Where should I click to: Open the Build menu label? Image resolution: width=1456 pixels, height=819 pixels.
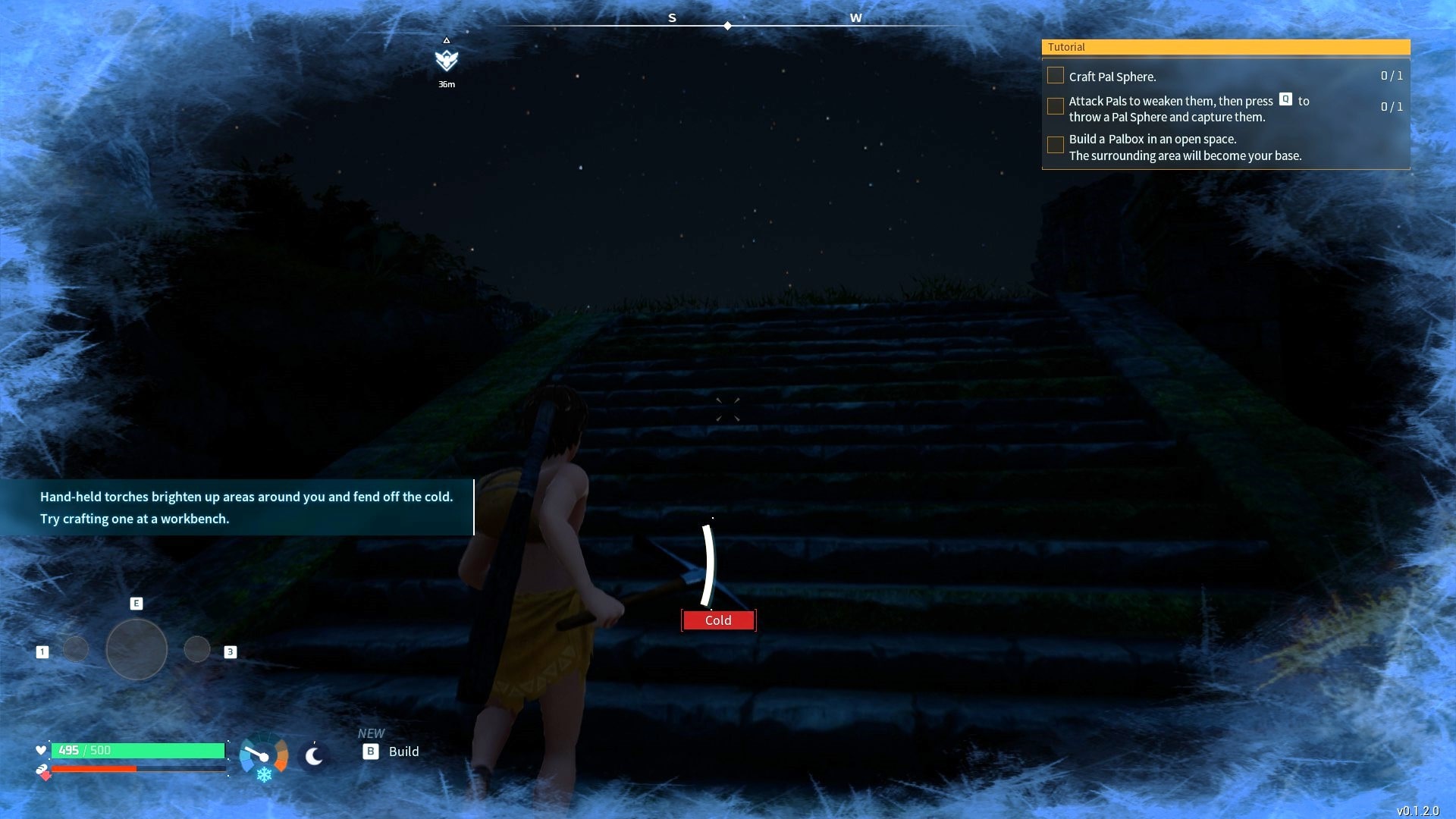(403, 752)
